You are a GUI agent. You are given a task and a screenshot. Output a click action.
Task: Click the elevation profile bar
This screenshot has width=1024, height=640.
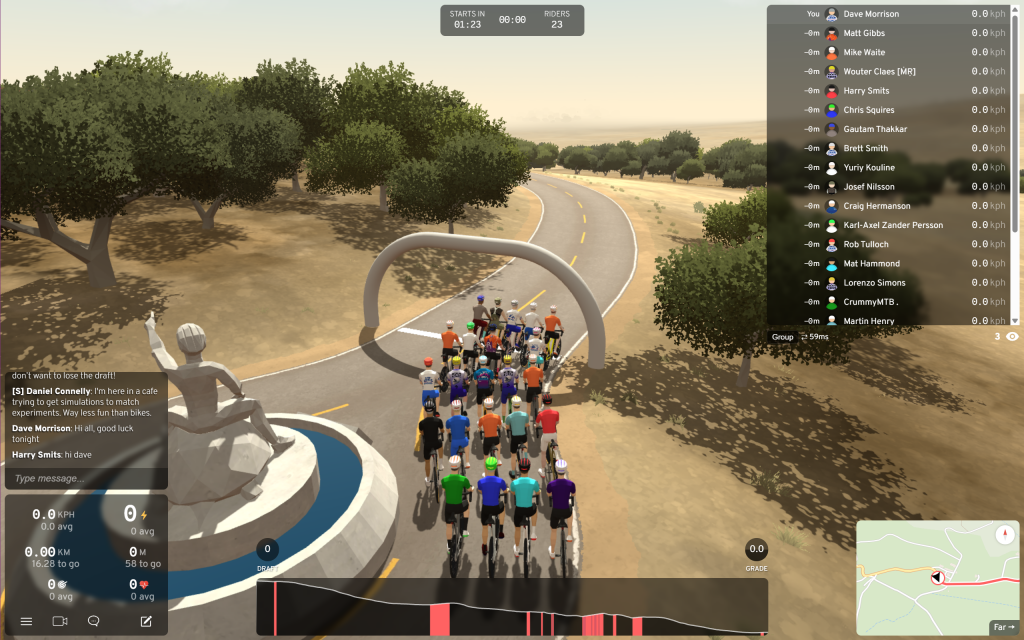[x=511, y=607]
